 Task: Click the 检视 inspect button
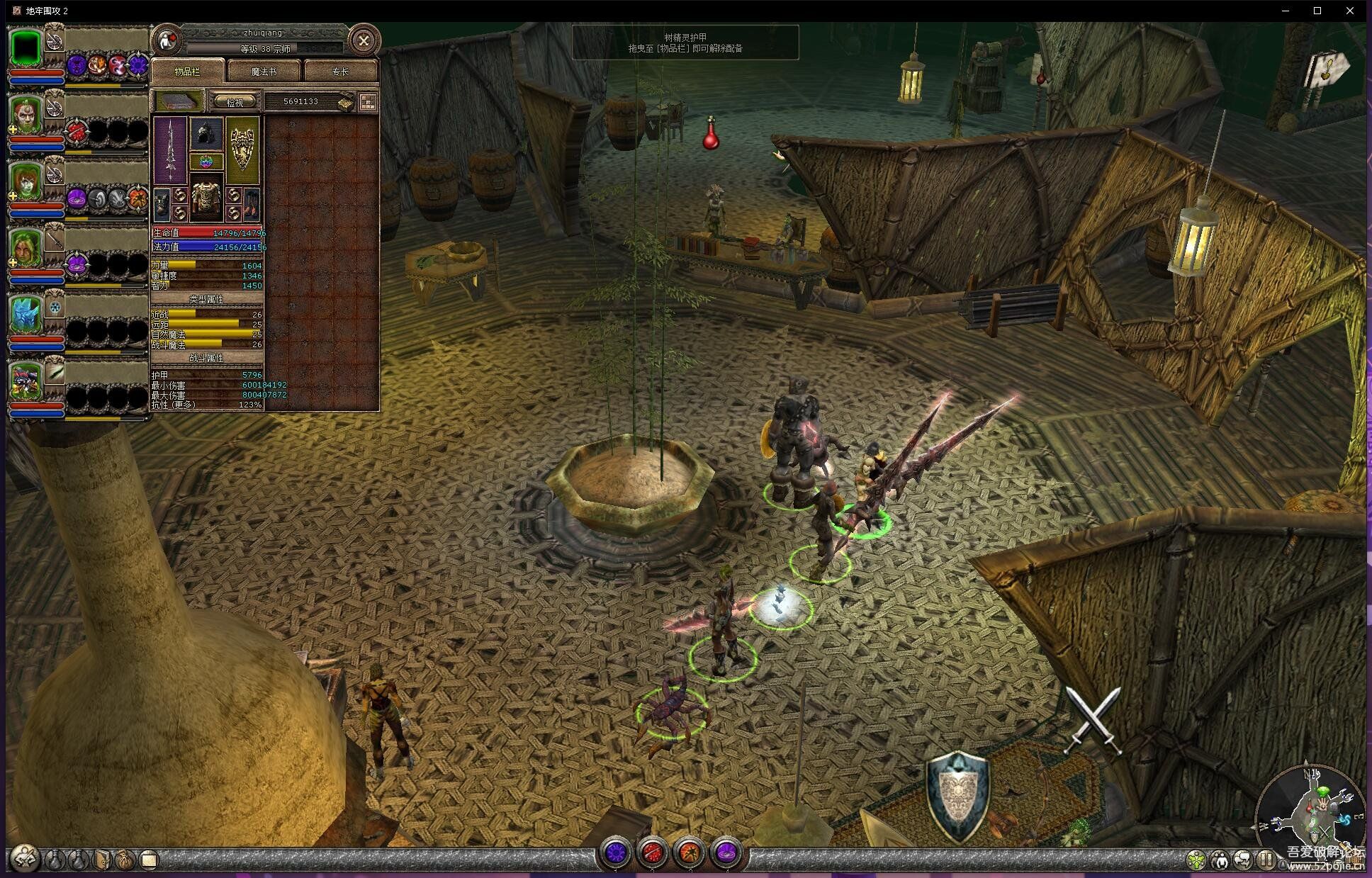tap(235, 102)
